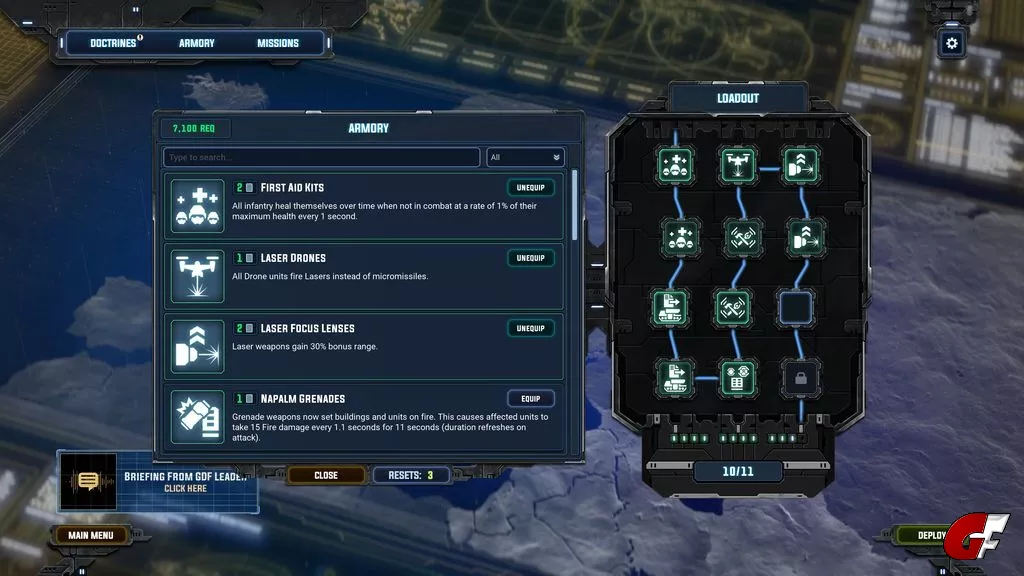Open the Missions tab
The image size is (1024, 576).
click(x=278, y=43)
